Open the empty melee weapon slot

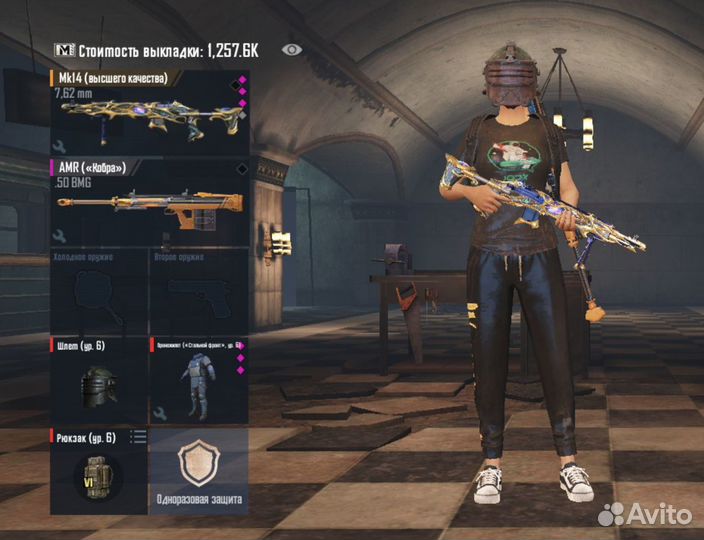(98, 291)
